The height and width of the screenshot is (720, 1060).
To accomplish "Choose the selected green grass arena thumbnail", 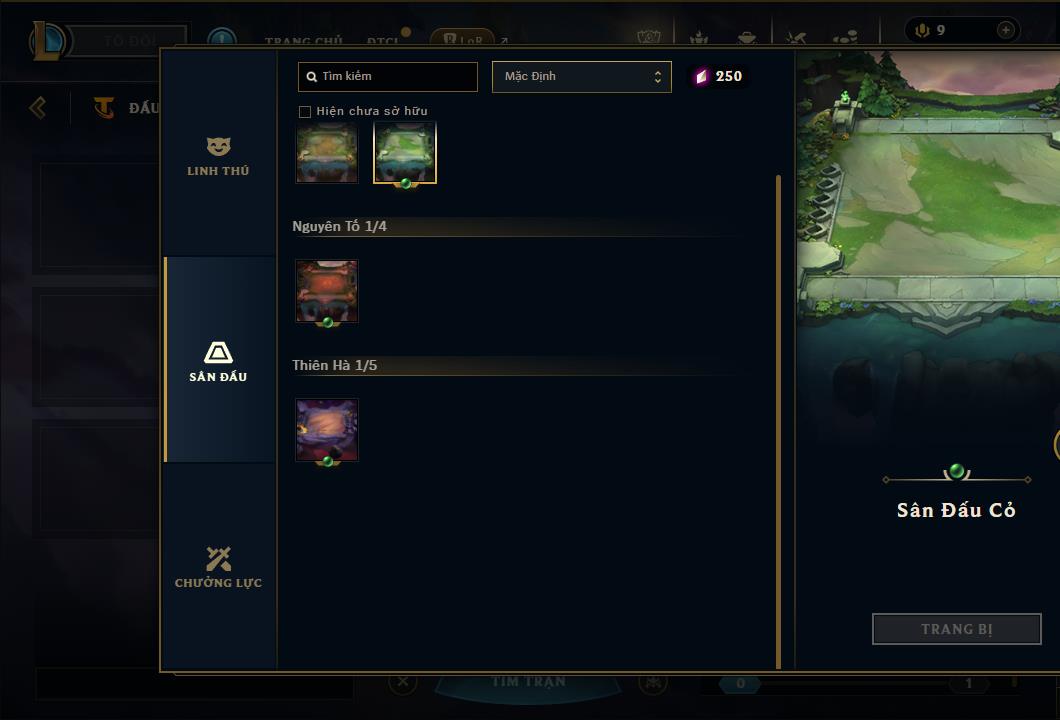I will point(405,153).
